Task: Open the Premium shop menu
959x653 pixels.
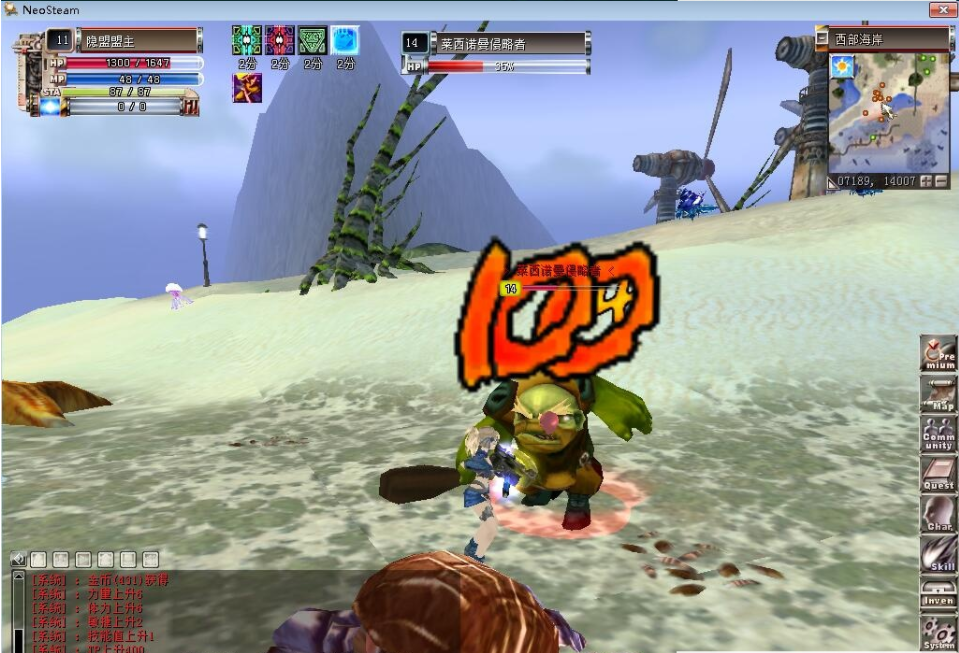Action: pyautogui.click(x=938, y=354)
